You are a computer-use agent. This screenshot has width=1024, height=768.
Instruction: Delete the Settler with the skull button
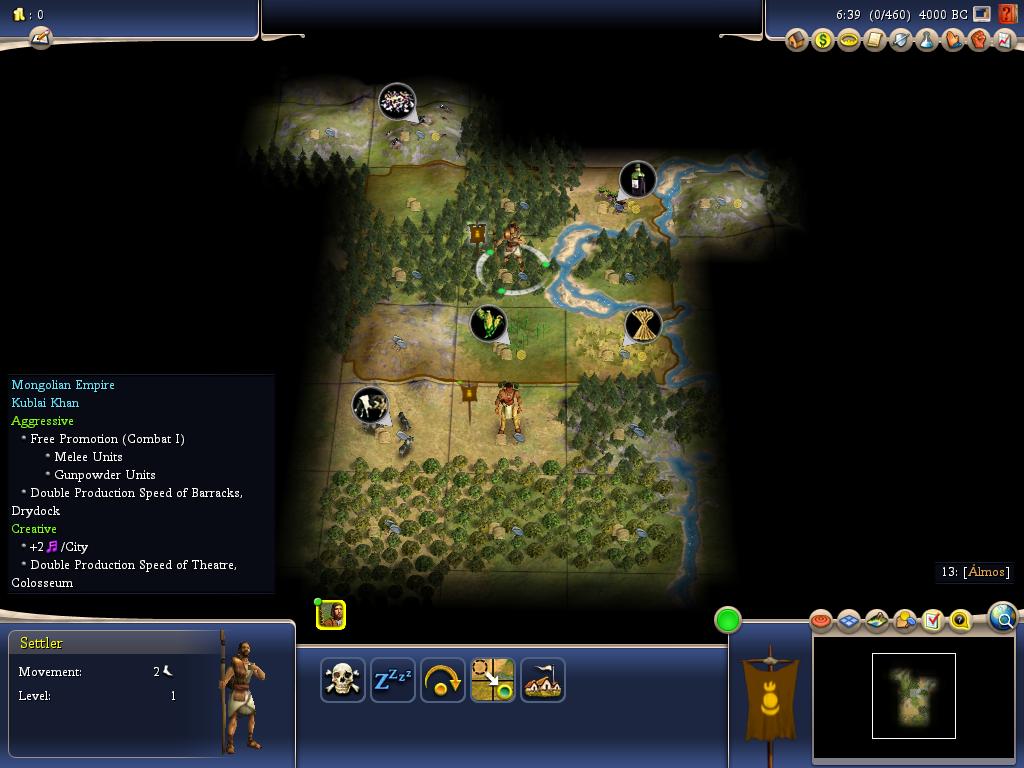coord(343,680)
